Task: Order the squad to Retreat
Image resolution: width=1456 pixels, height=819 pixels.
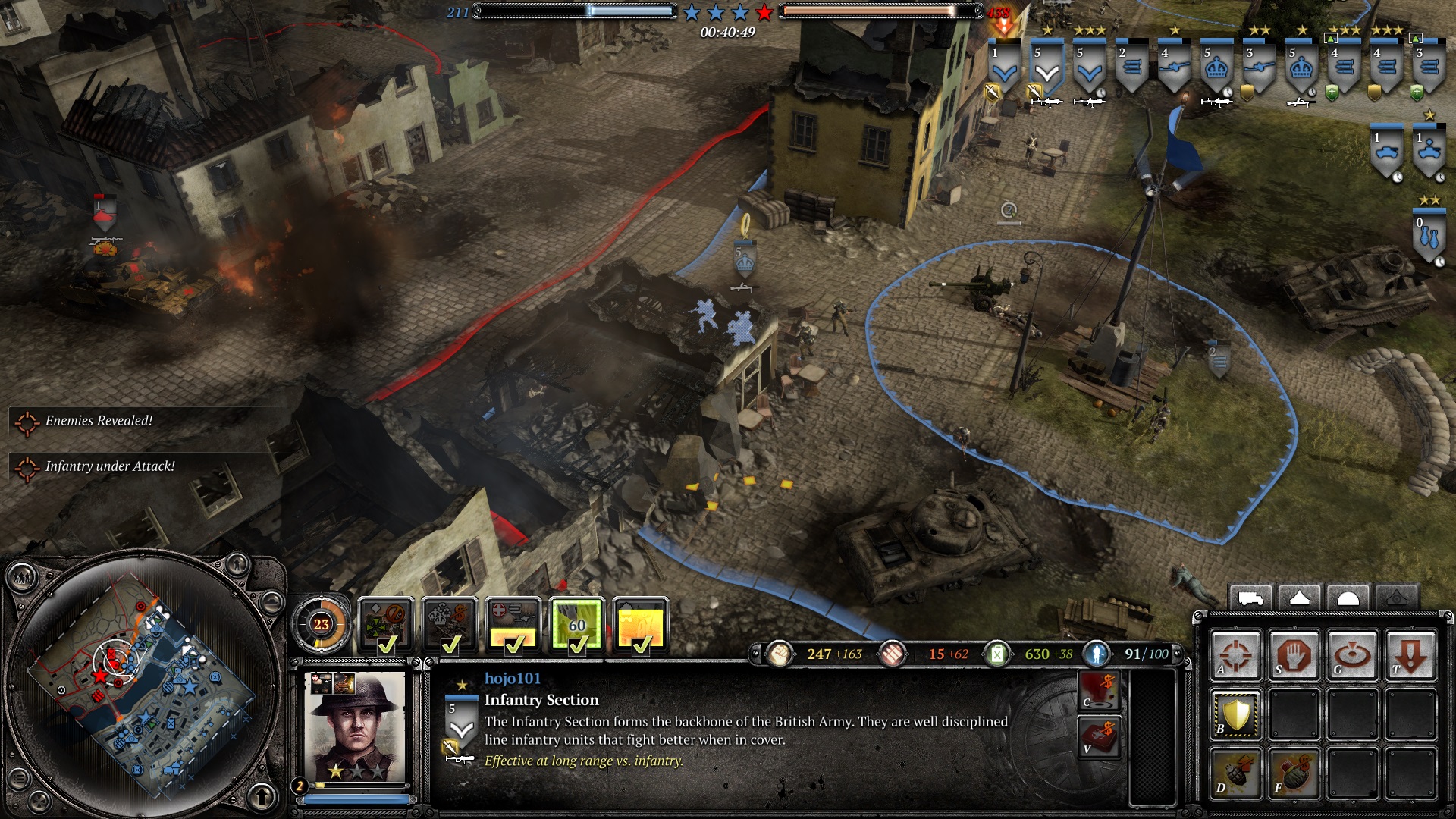Action: coord(1410,655)
